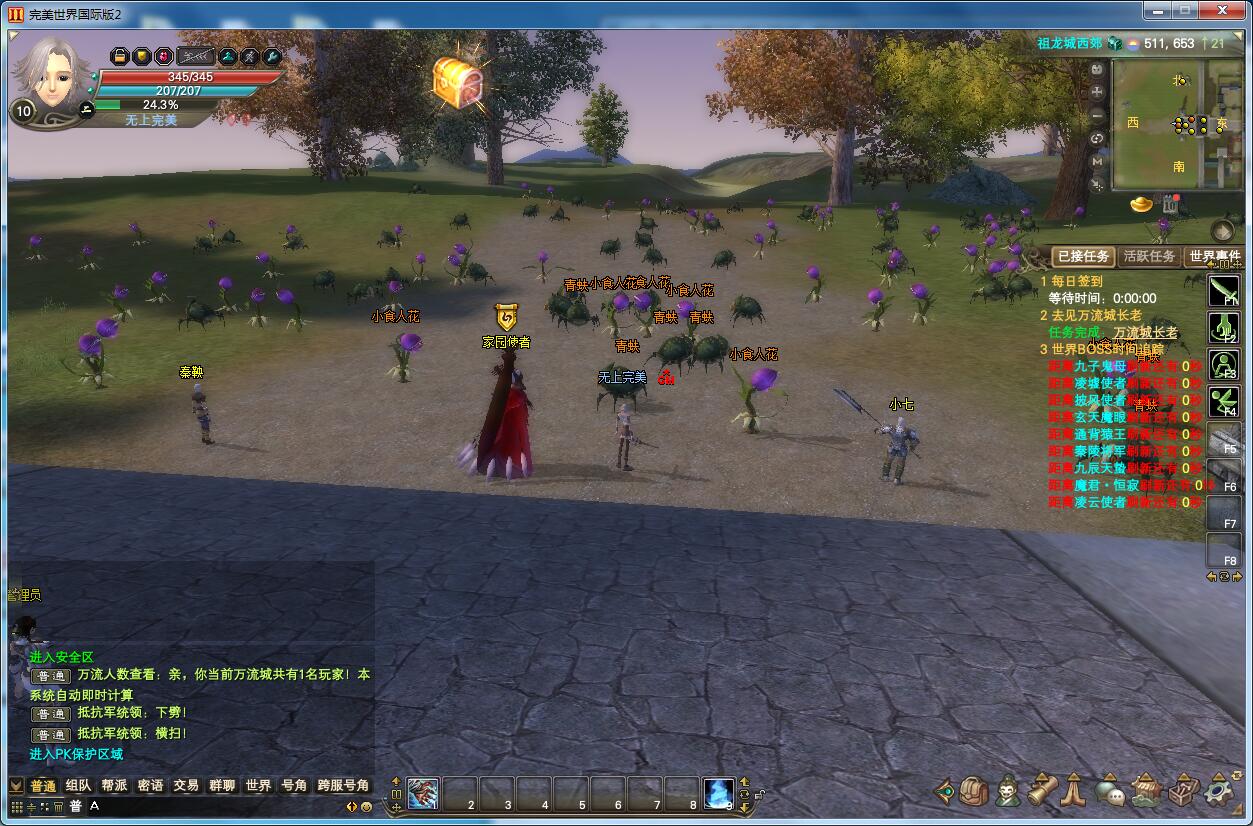
Task: Select the 普通 chat channel tab
Action: click(x=43, y=786)
